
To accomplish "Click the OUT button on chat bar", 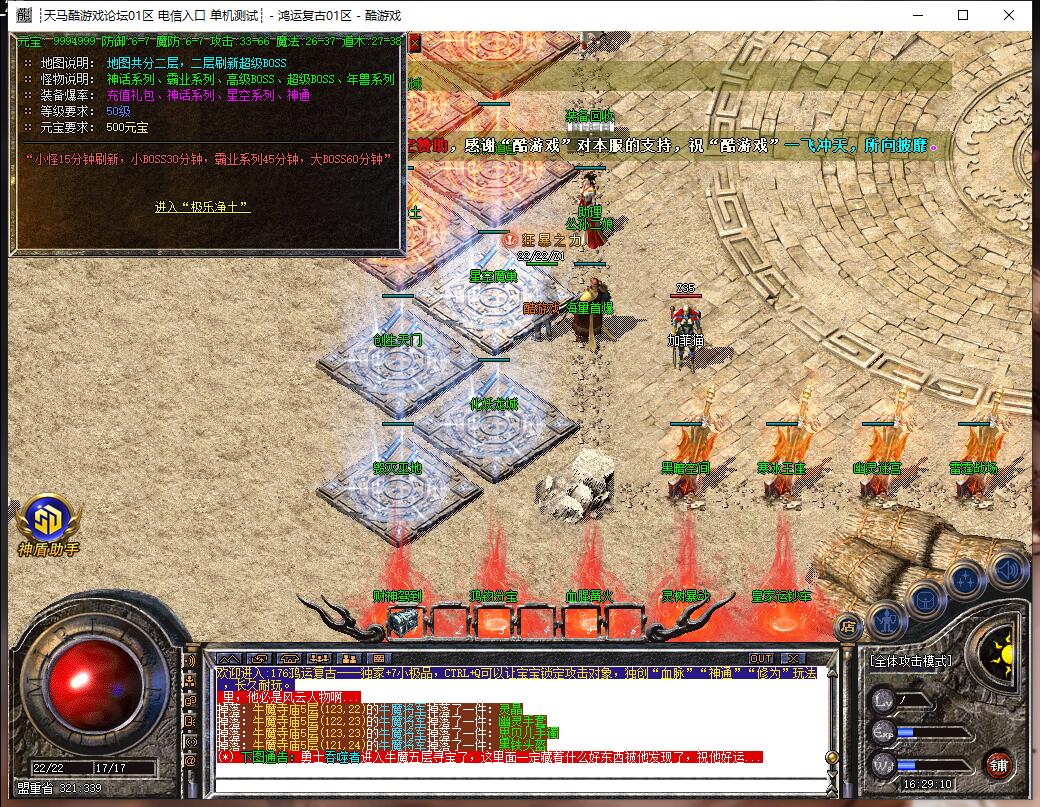I will [761, 658].
